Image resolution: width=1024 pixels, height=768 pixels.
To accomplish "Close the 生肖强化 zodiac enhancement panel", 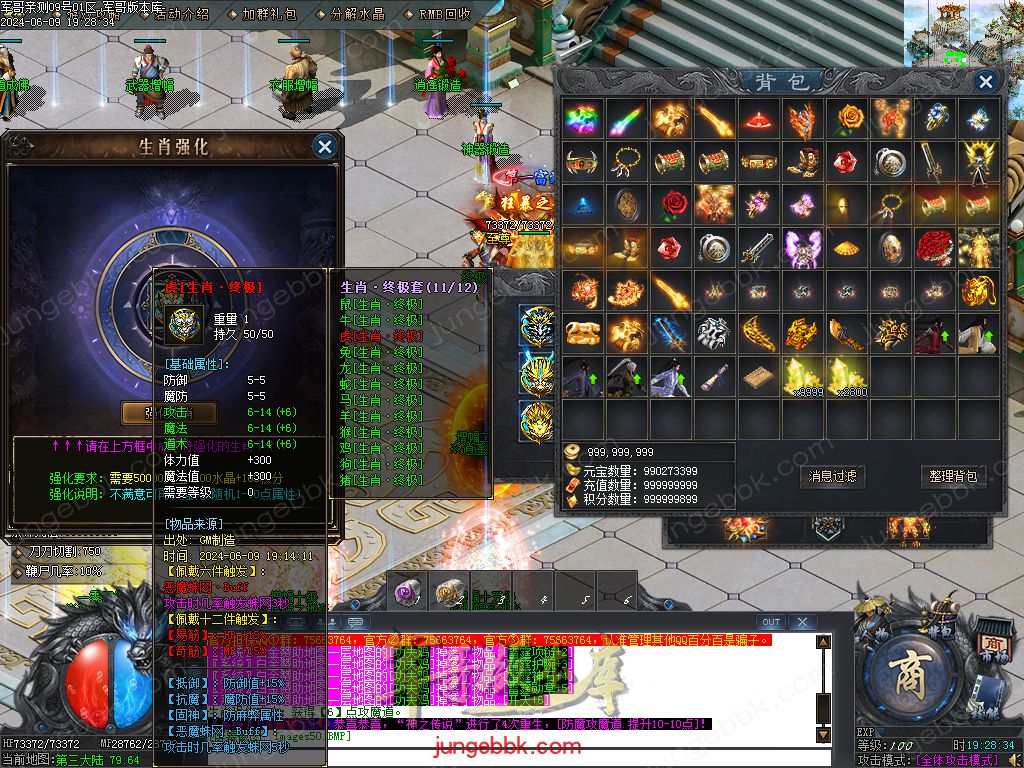I will coord(324,147).
